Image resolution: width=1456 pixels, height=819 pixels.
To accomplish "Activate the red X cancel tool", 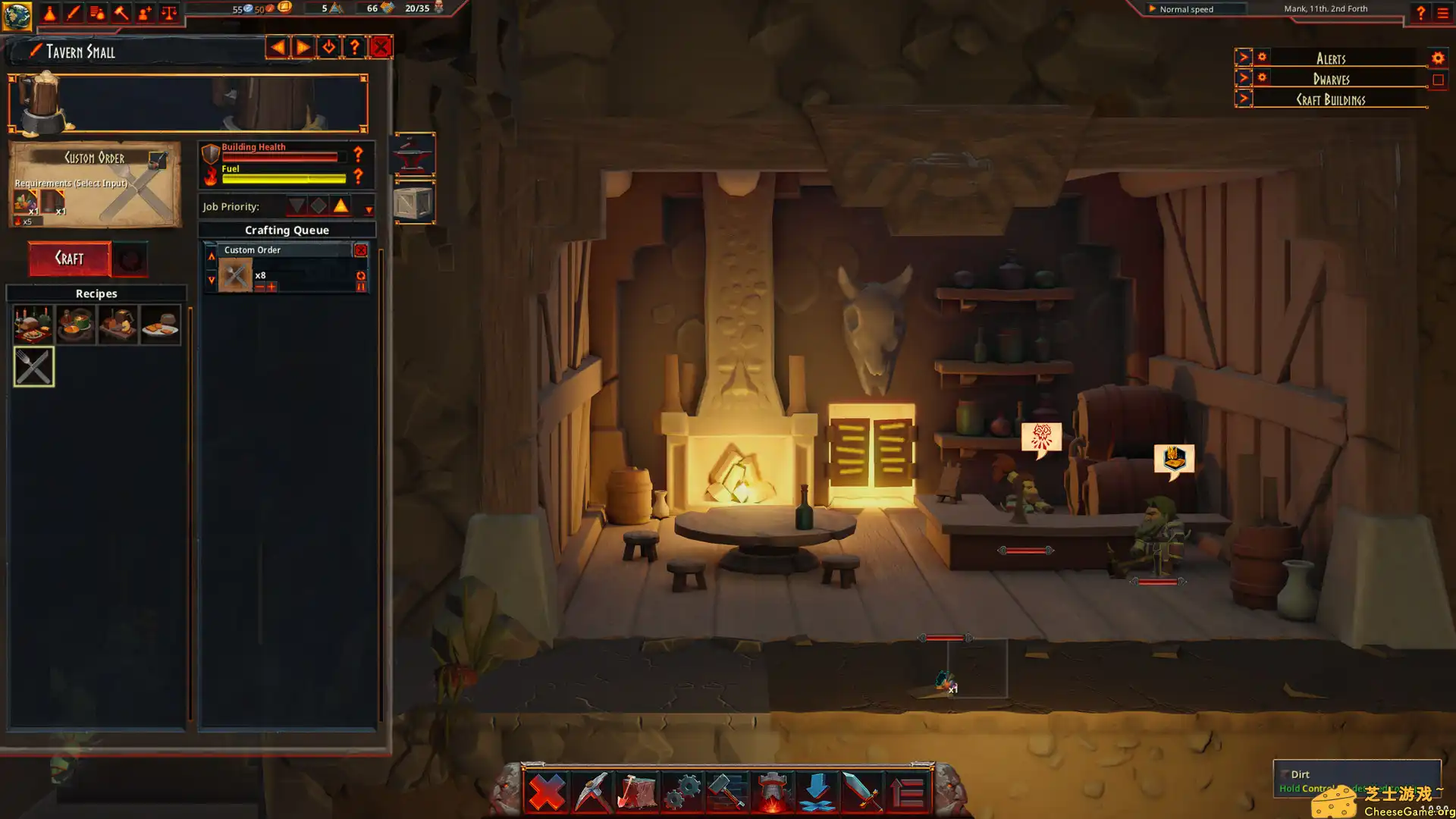I will (546, 792).
